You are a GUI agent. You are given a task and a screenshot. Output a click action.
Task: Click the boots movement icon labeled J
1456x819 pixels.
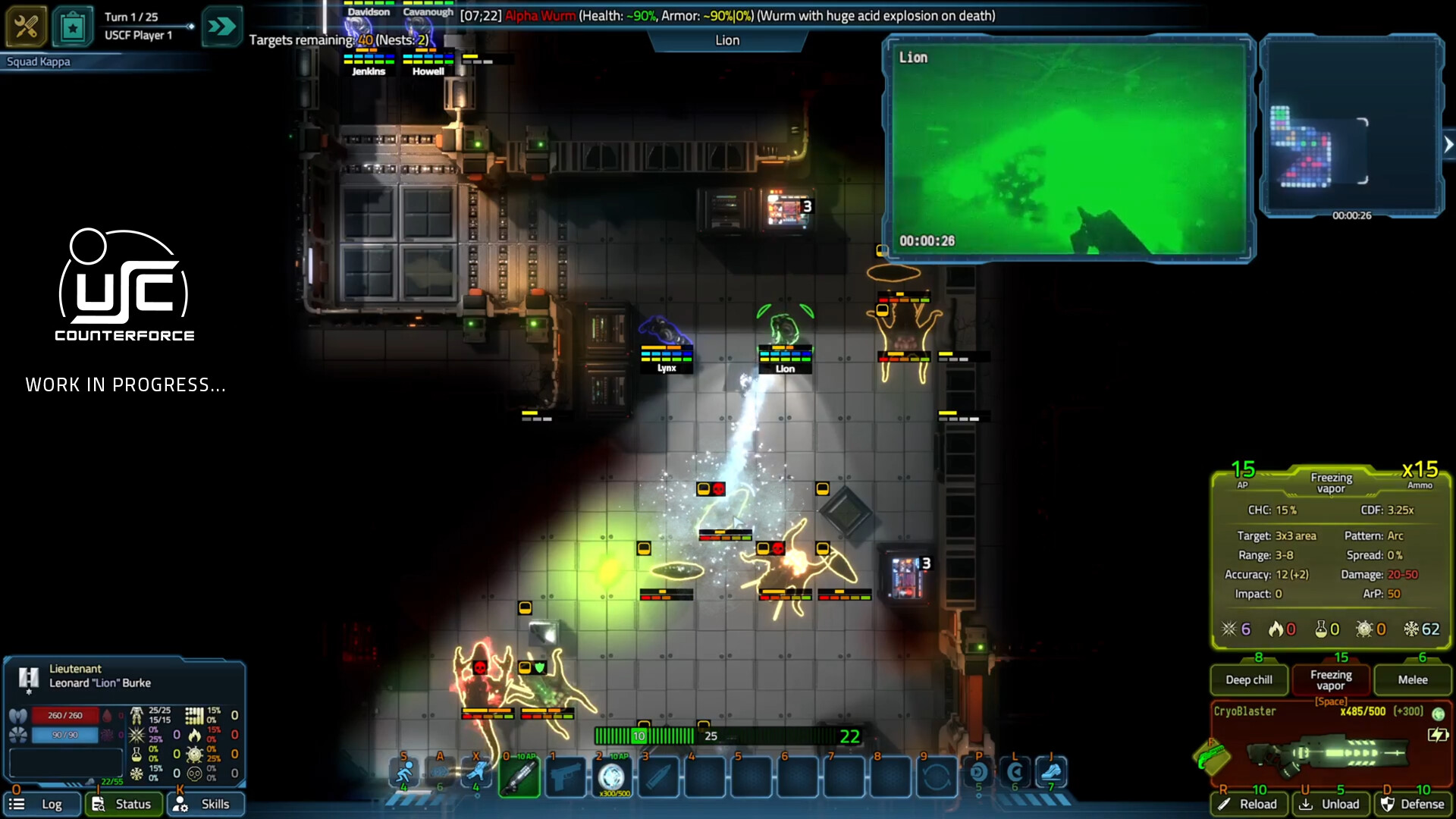point(1050,771)
